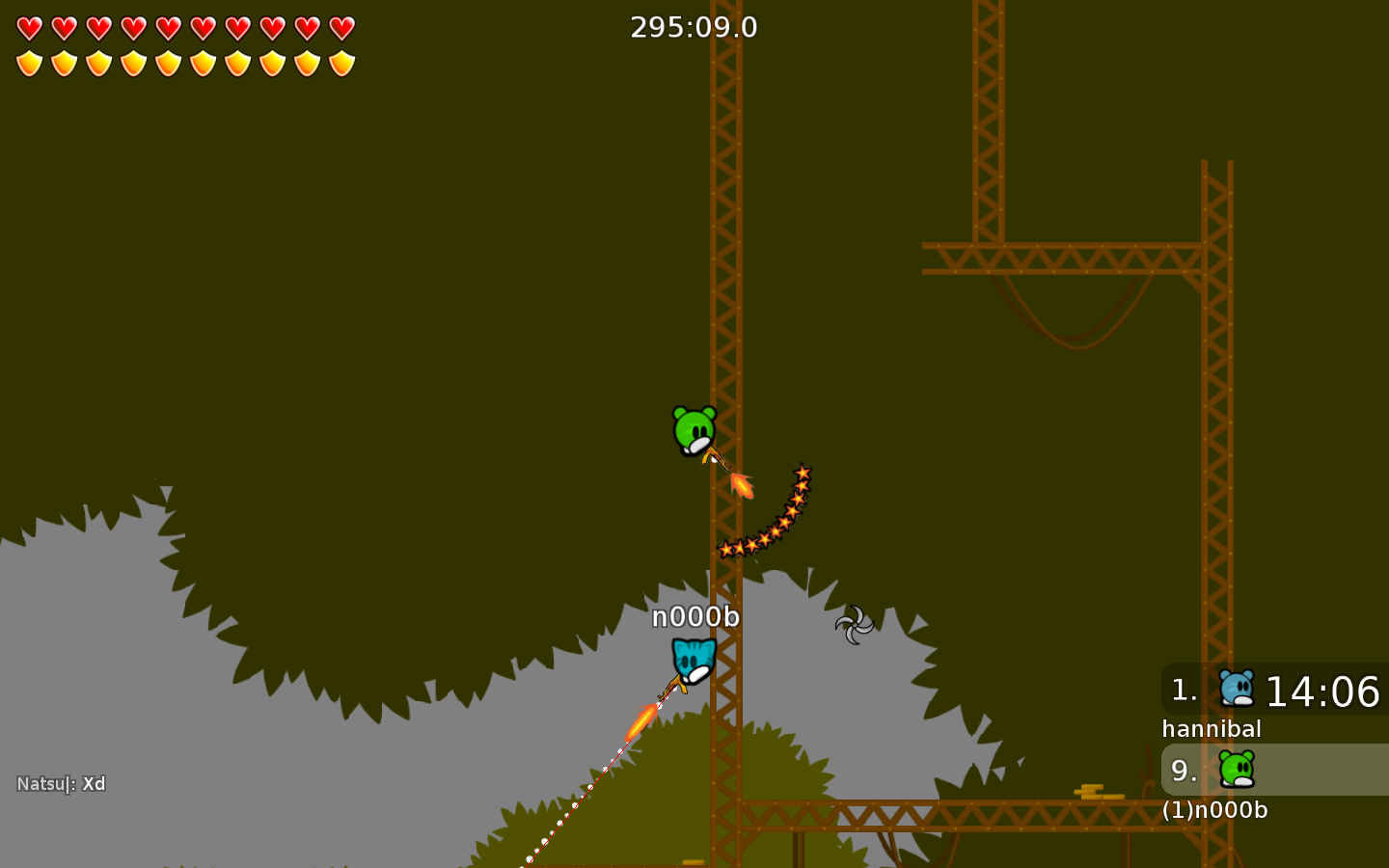Select the last shield in the armor row
The height and width of the screenshot is (868, 1389).
click(x=340, y=64)
